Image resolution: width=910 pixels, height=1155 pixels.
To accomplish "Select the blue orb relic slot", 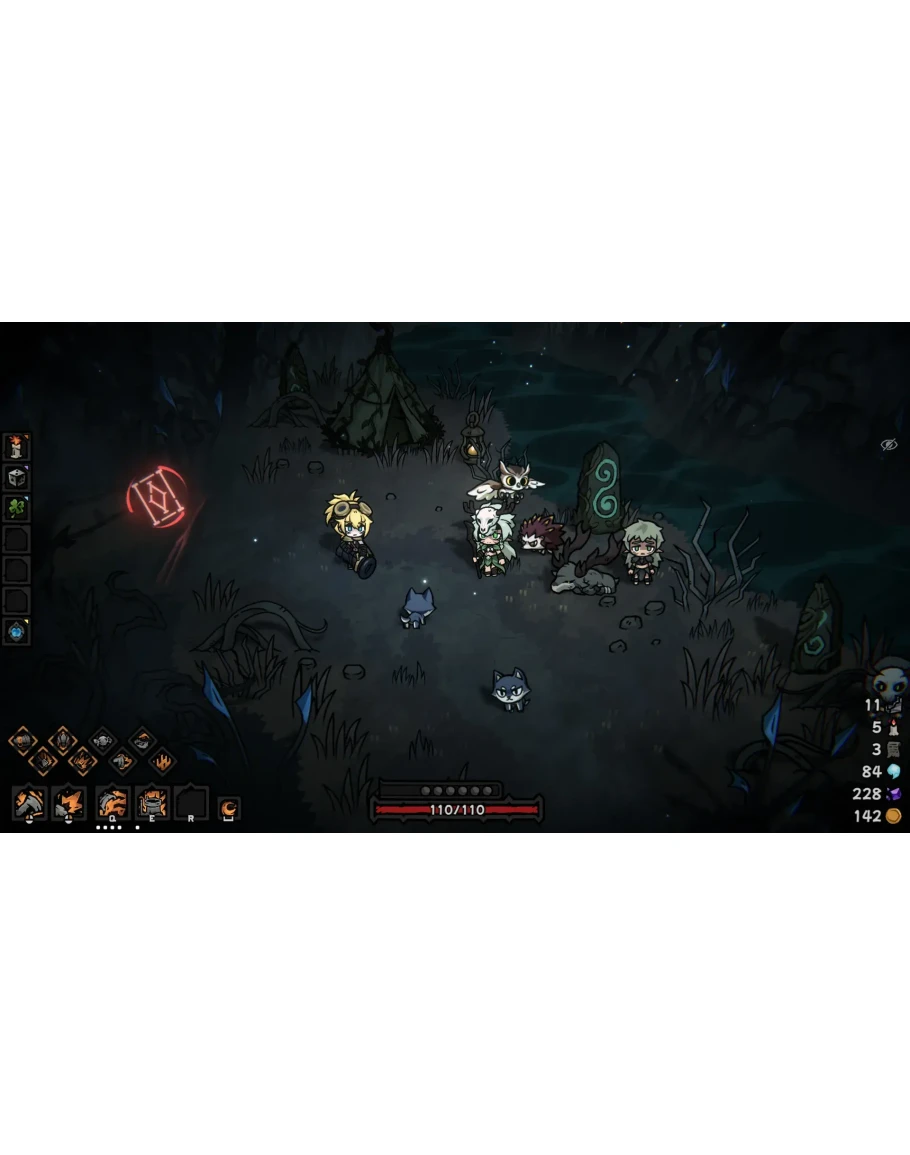I will click(17, 632).
